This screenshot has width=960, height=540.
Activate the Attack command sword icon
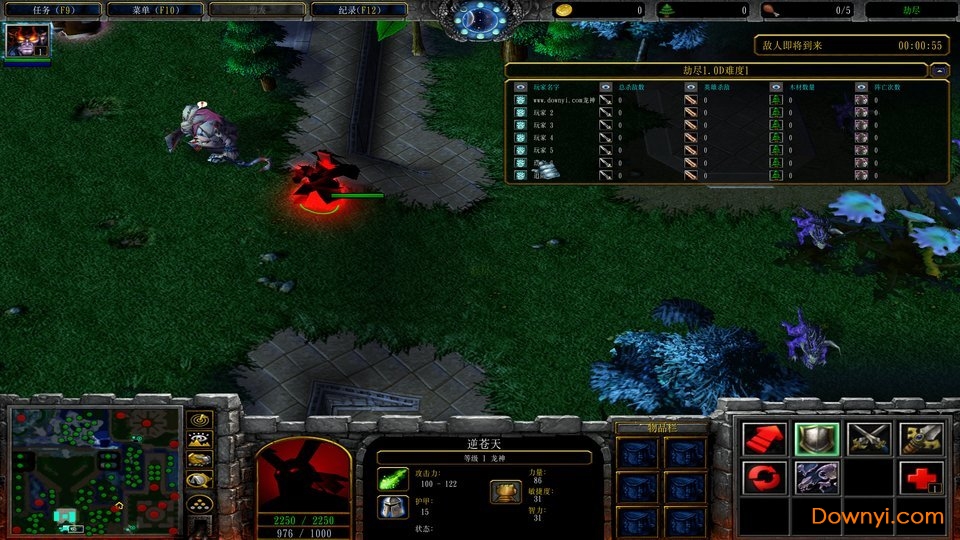click(921, 437)
